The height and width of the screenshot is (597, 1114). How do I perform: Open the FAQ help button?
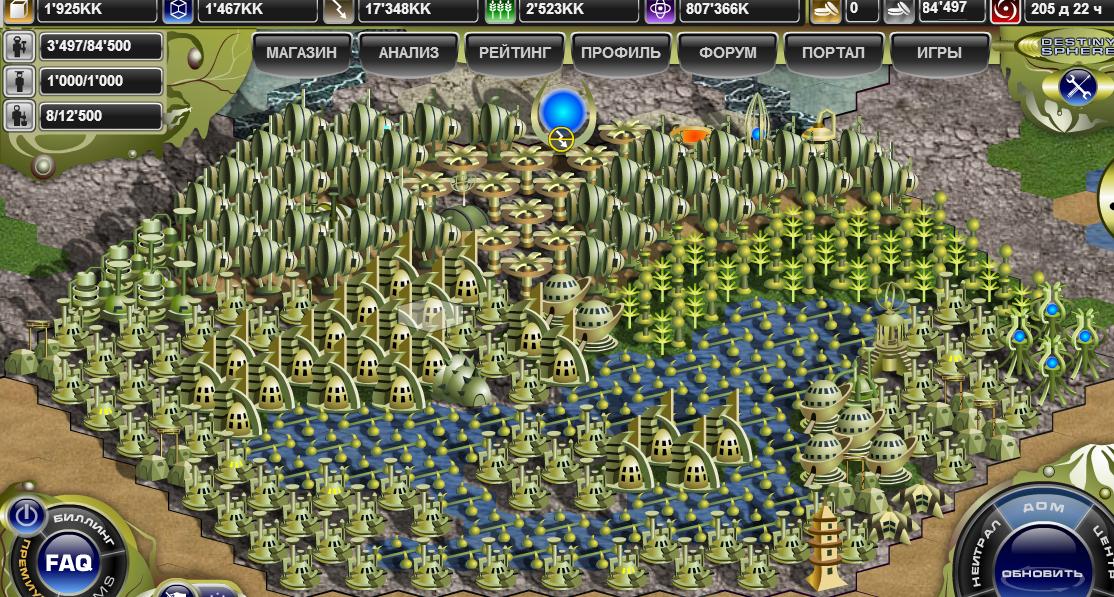click(68, 562)
